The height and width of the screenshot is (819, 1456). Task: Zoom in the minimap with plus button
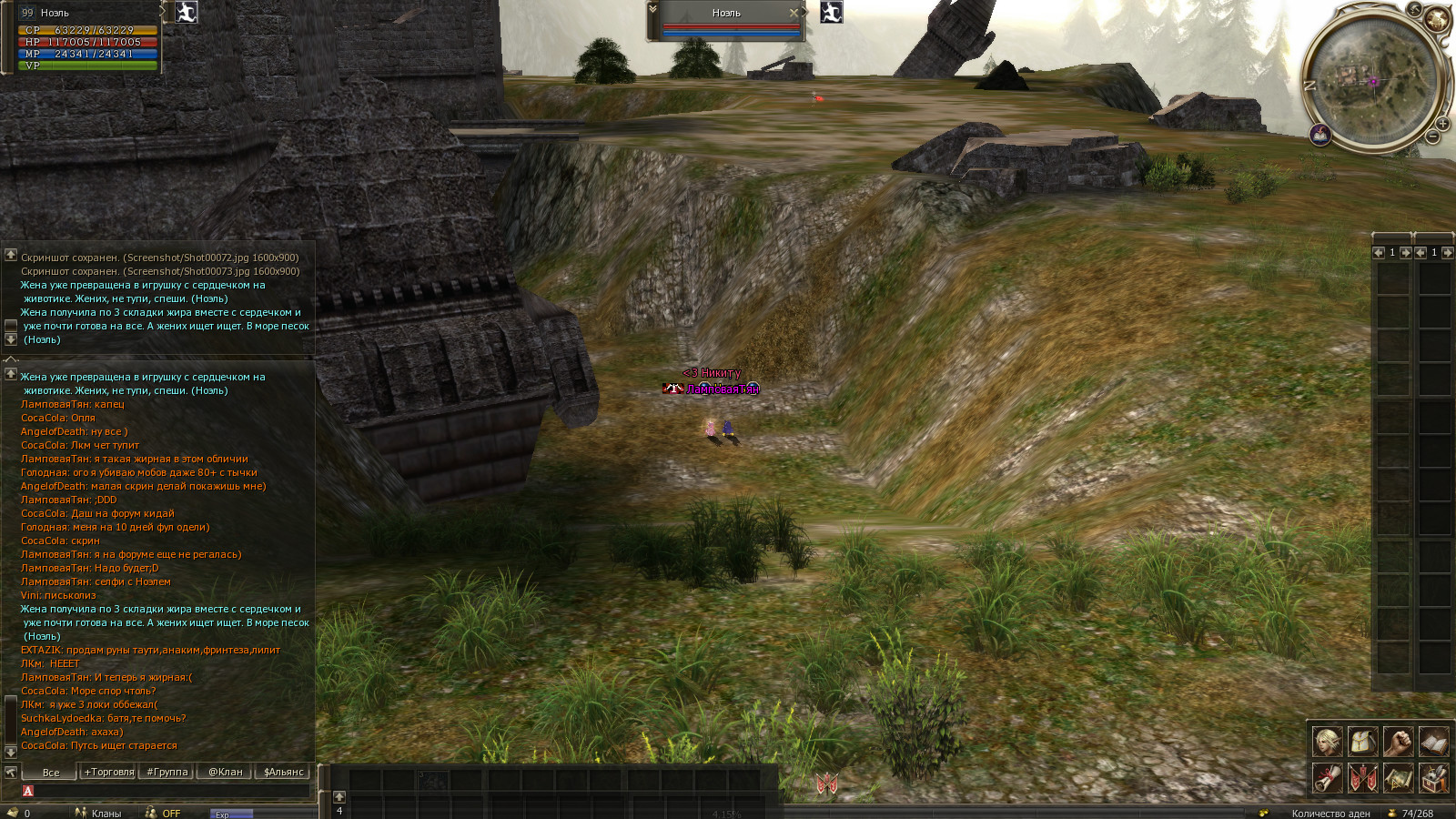point(1442,124)
